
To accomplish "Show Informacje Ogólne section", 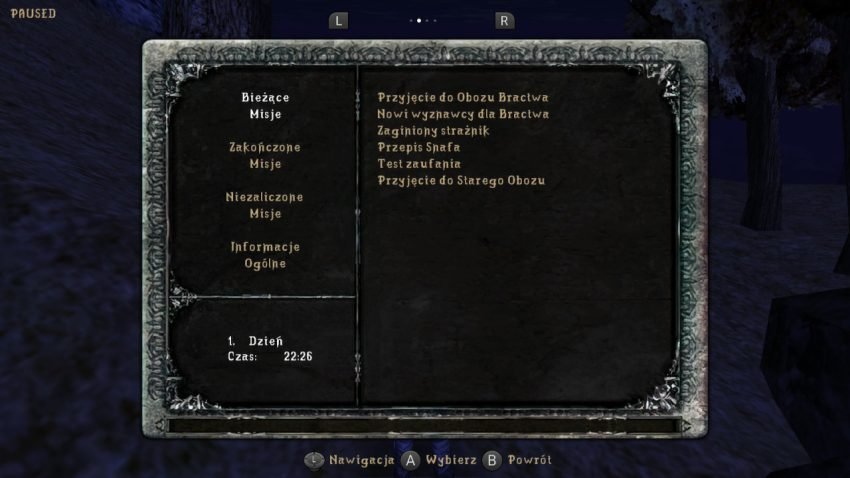I will pos(265,255).
